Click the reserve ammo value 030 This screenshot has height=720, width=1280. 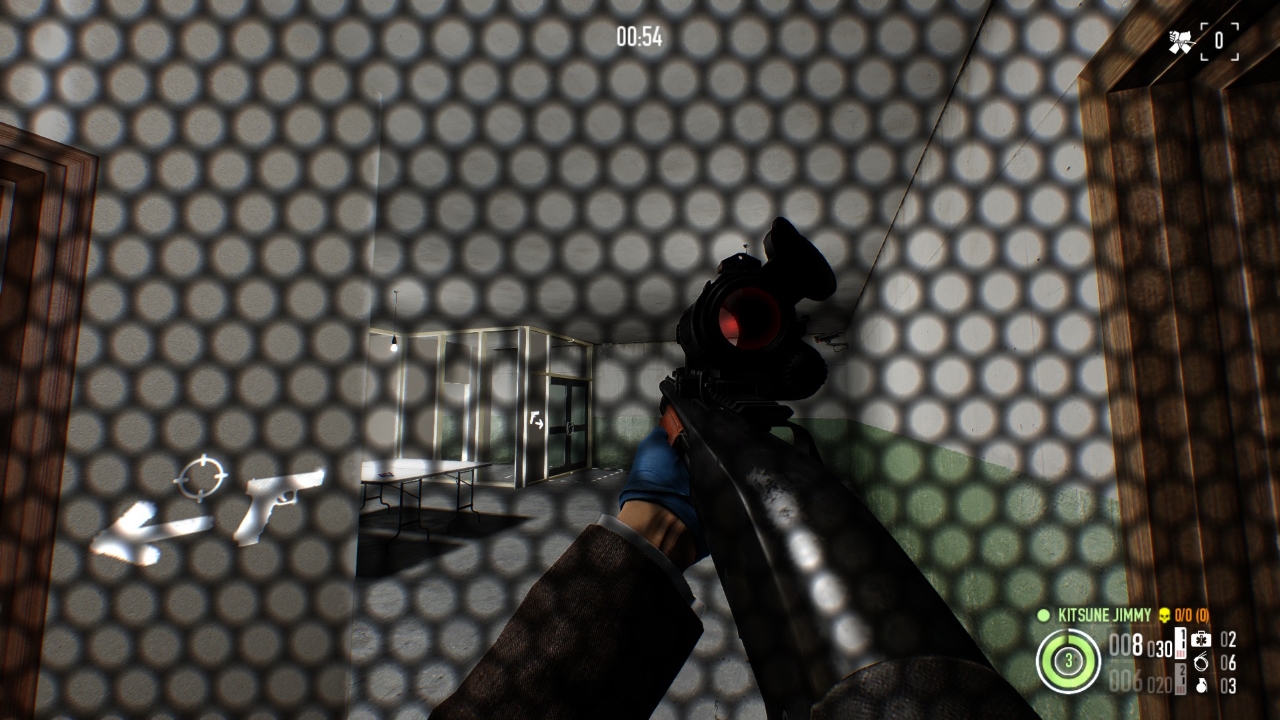pos(1159,648)
